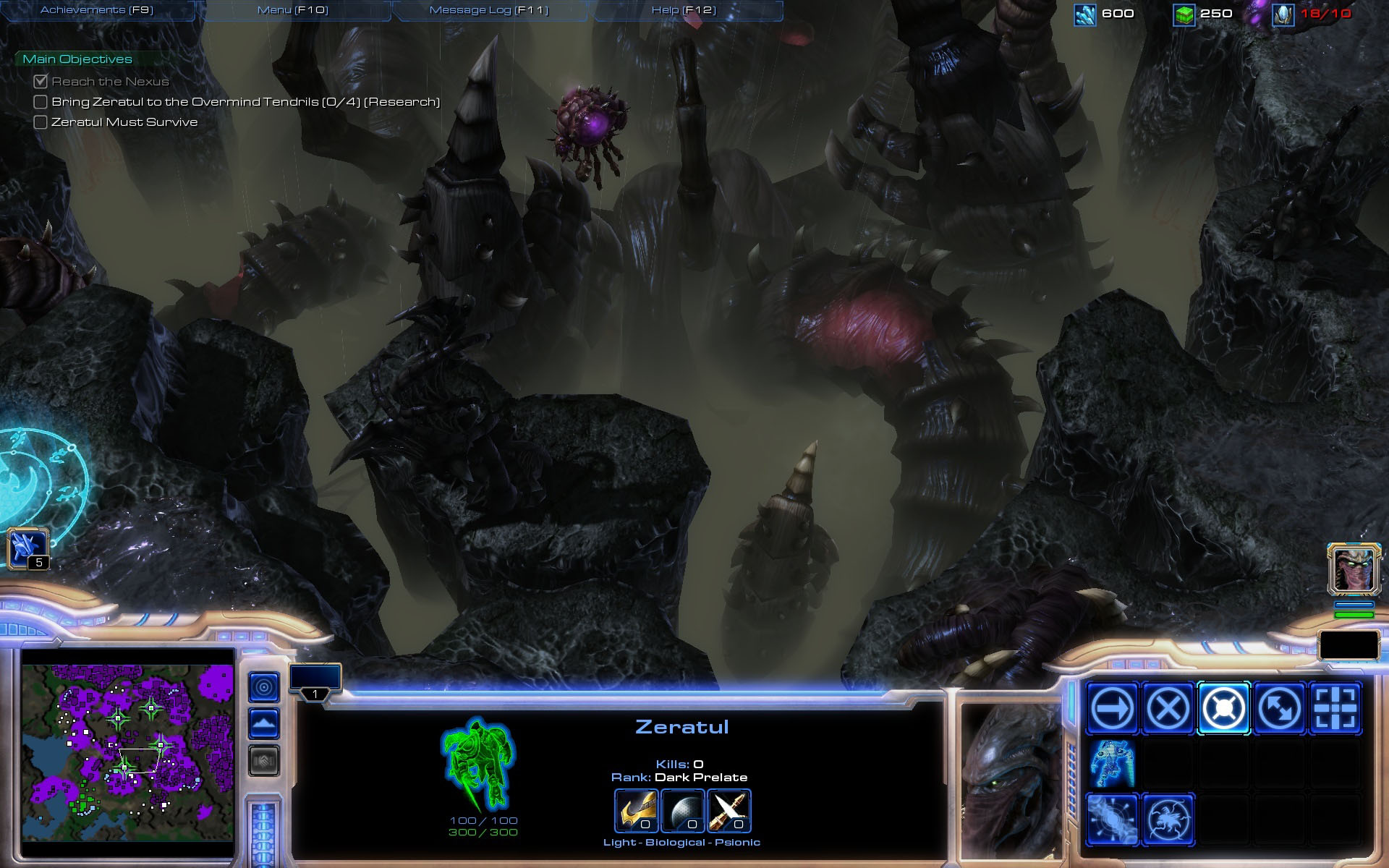Inspect the shields upgrade icon
Viewport: 1389px width, 868px height.
683,809
